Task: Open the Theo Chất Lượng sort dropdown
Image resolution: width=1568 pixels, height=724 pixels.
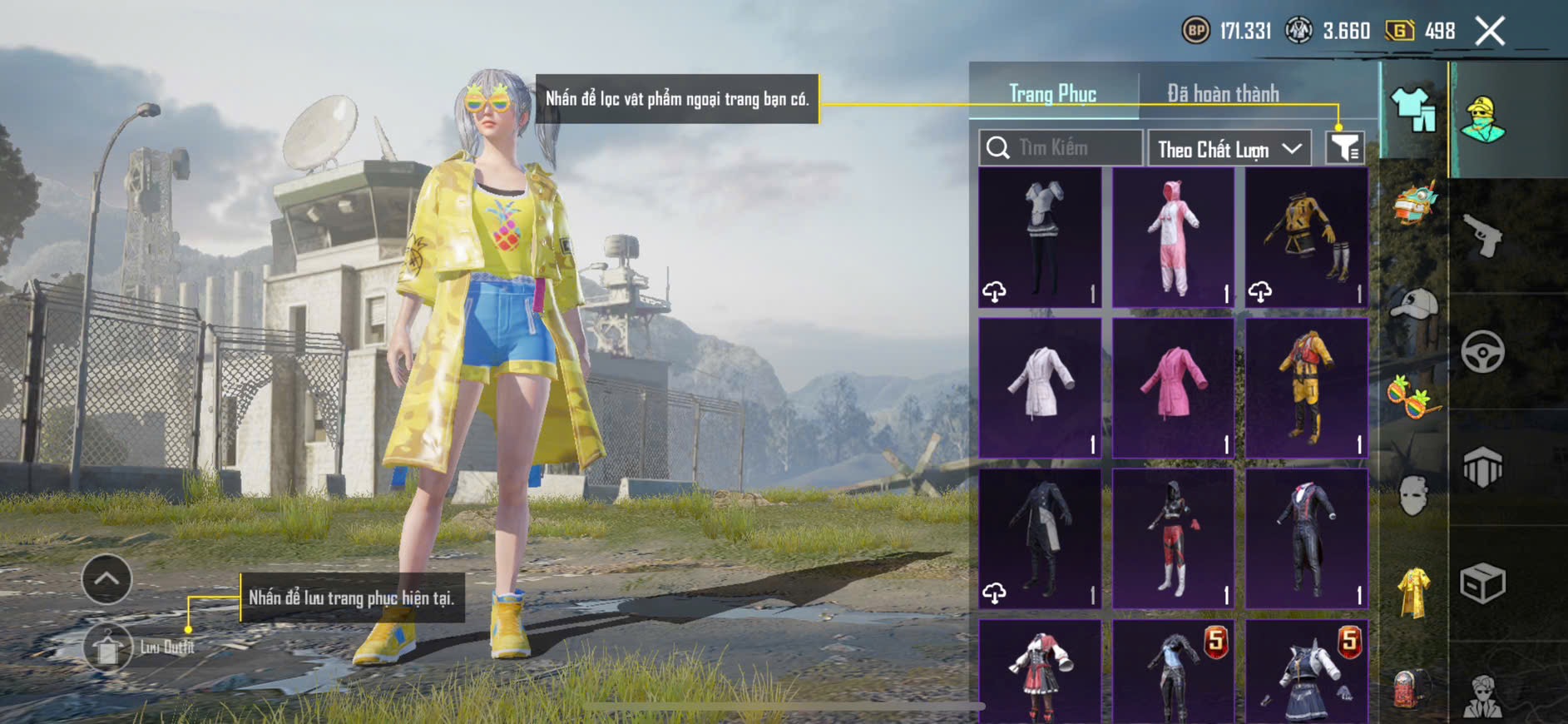Action: click(1229, 149)
